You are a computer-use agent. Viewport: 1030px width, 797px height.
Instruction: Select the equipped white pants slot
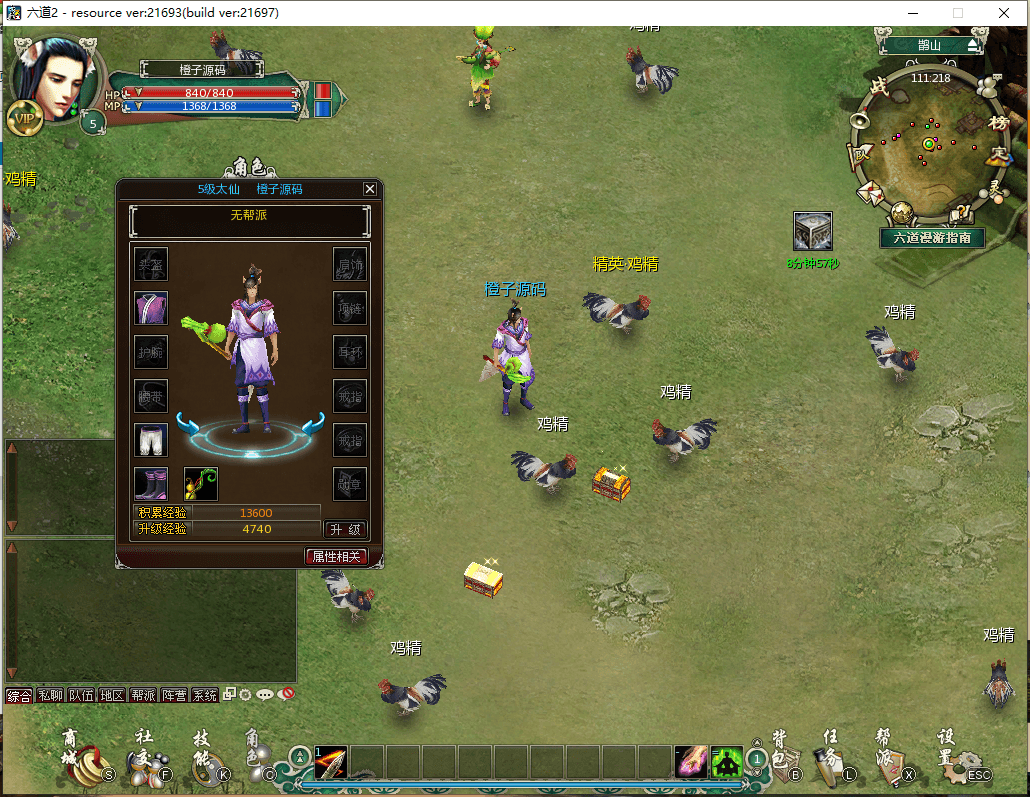151,440
